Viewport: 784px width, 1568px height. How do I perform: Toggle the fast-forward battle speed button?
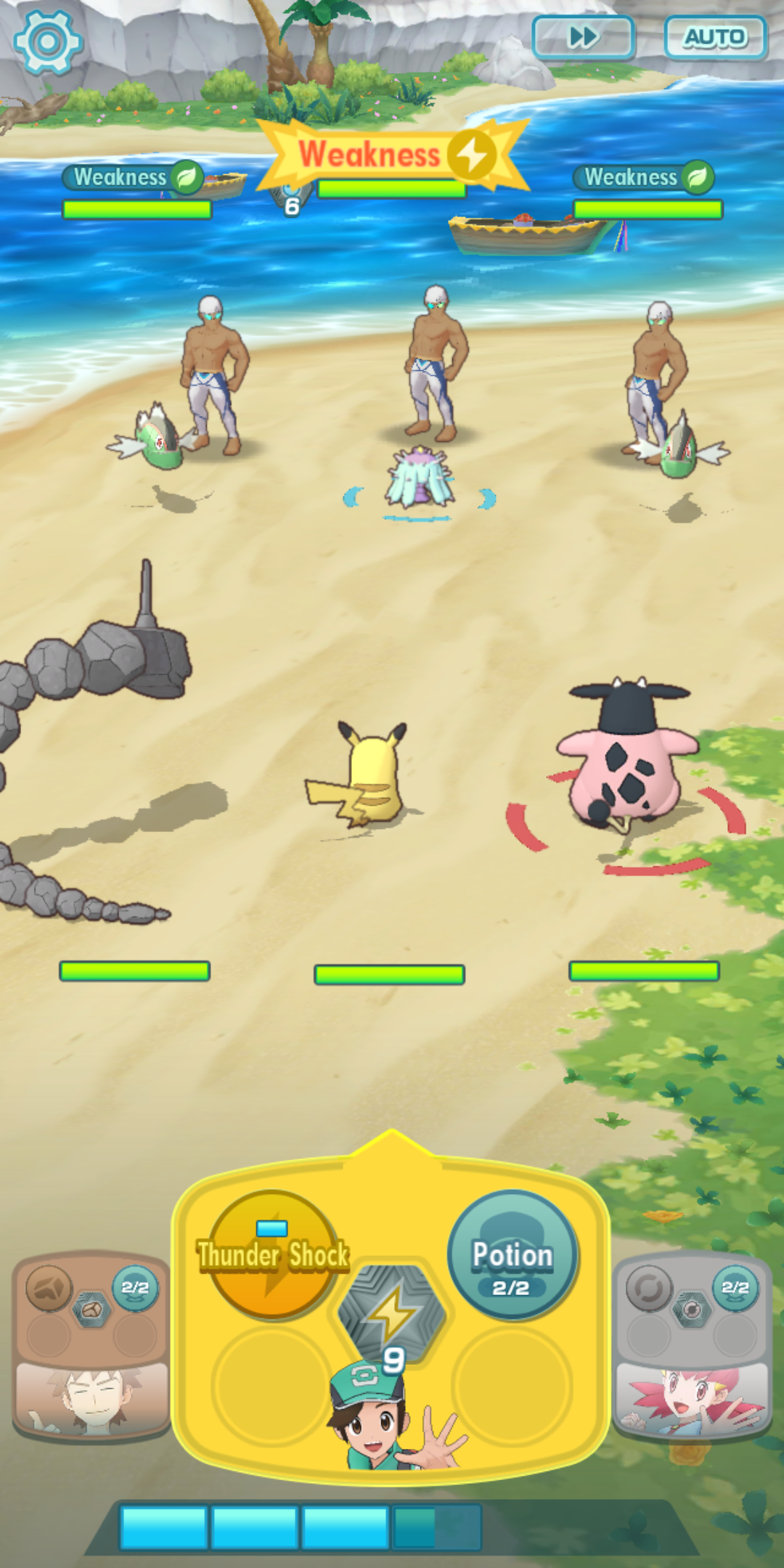[584, 37]
